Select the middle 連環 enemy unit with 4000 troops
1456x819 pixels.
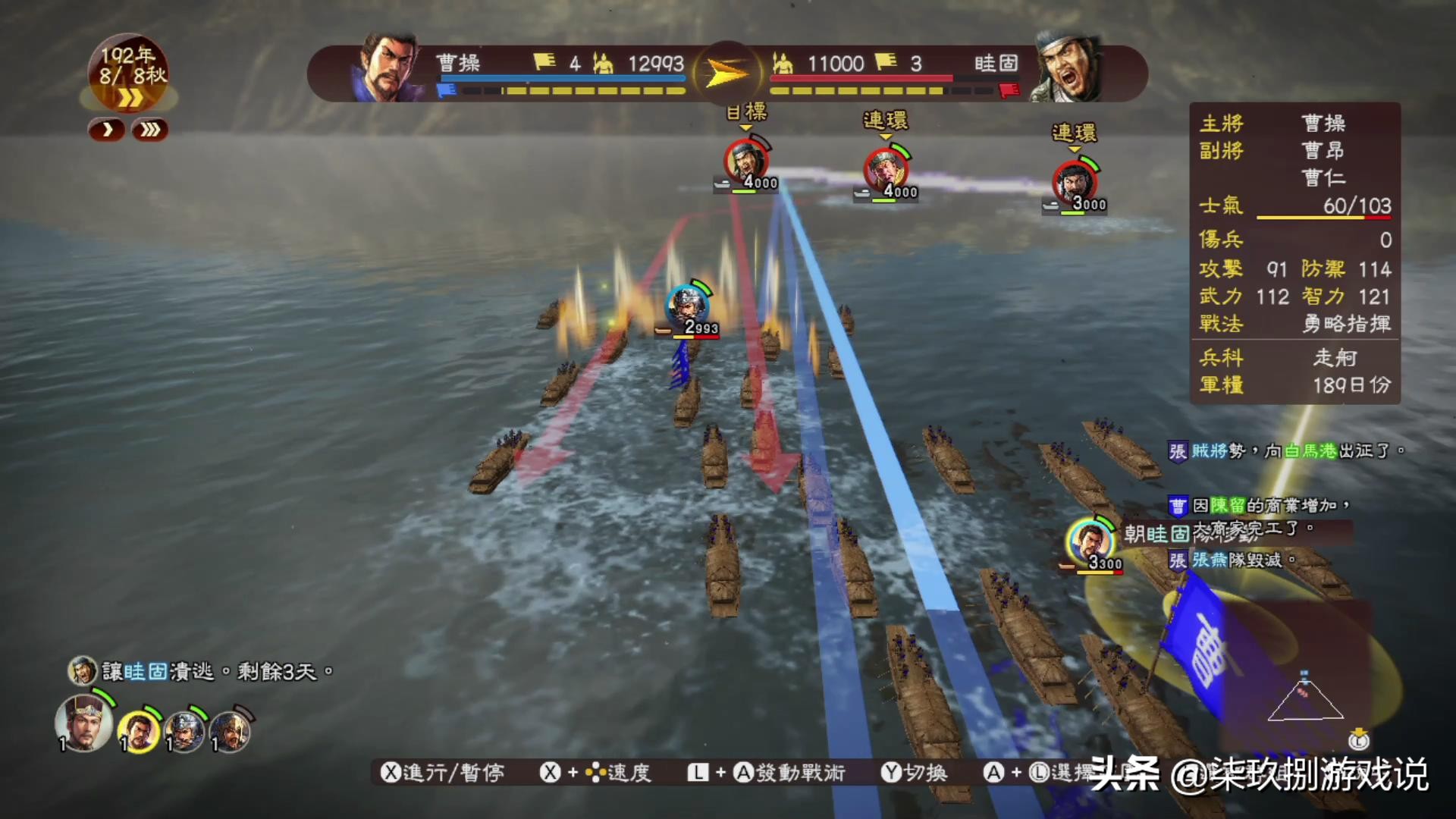click(x=886, y=168)
